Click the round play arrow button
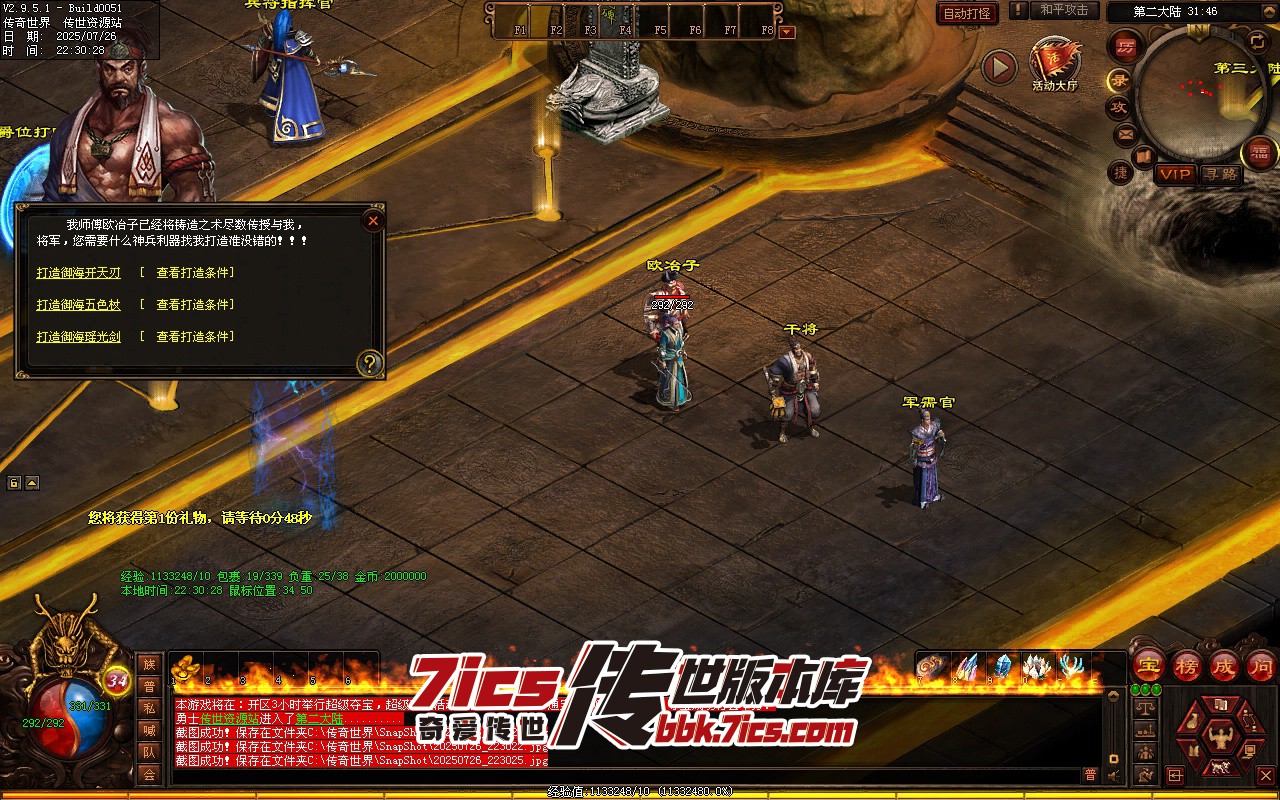The image size is (1280, 800). click(998, 68)
